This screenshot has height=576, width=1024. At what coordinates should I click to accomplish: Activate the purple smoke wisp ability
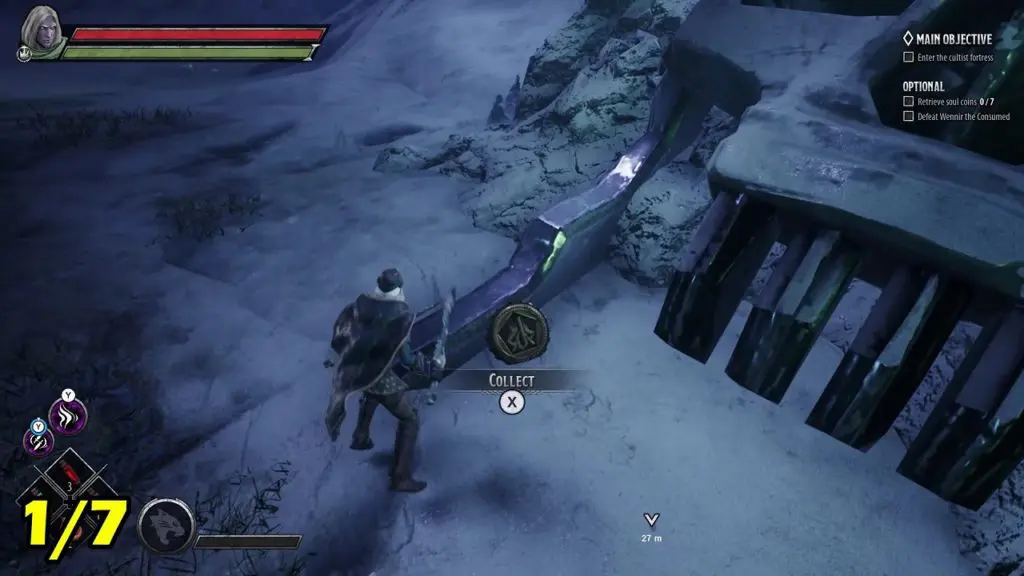point(68,416)
